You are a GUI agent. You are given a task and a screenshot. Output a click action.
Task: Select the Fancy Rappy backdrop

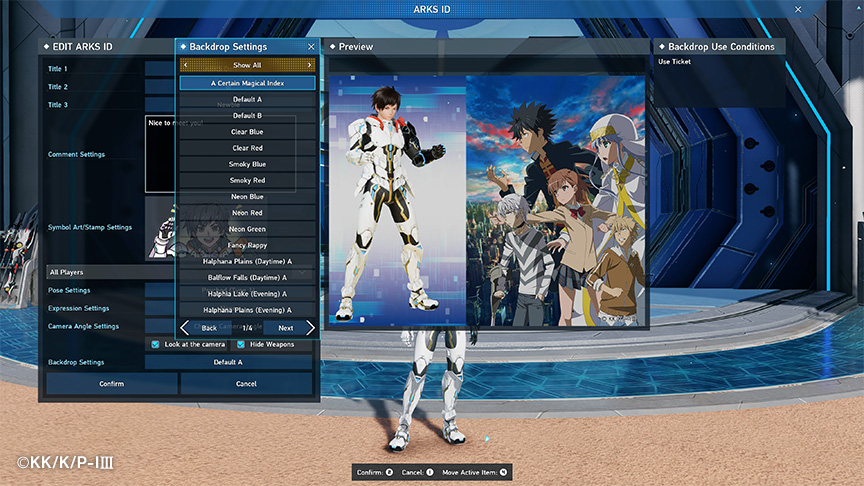click(247, 245)
